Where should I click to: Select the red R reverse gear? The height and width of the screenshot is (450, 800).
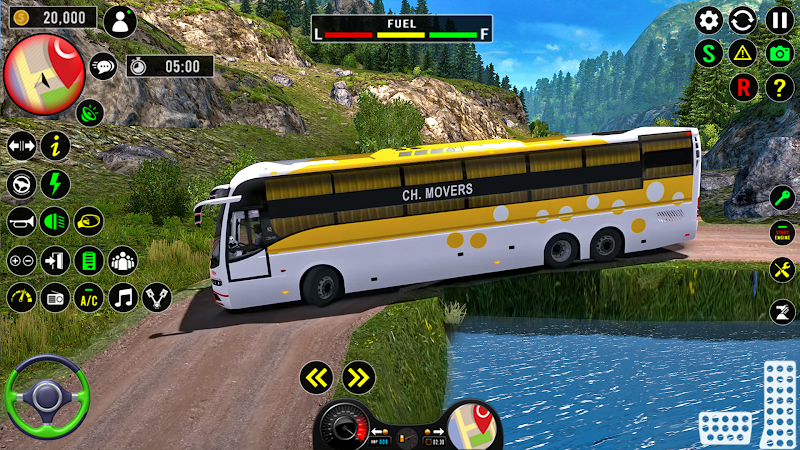(743, 87)
